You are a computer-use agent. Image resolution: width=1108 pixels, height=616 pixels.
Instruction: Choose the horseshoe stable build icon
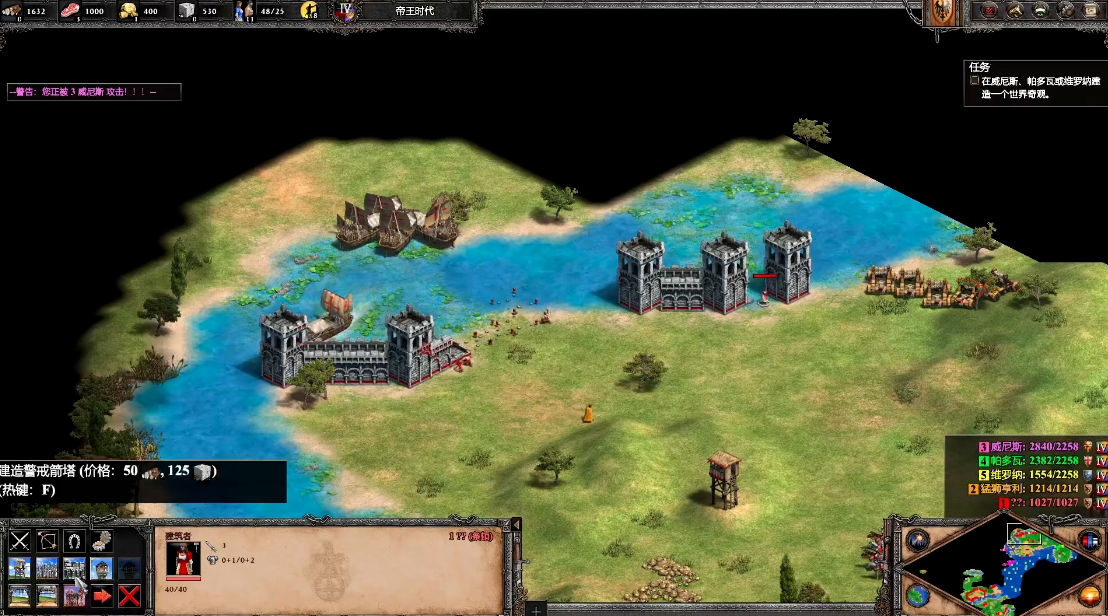coord(74,542)
